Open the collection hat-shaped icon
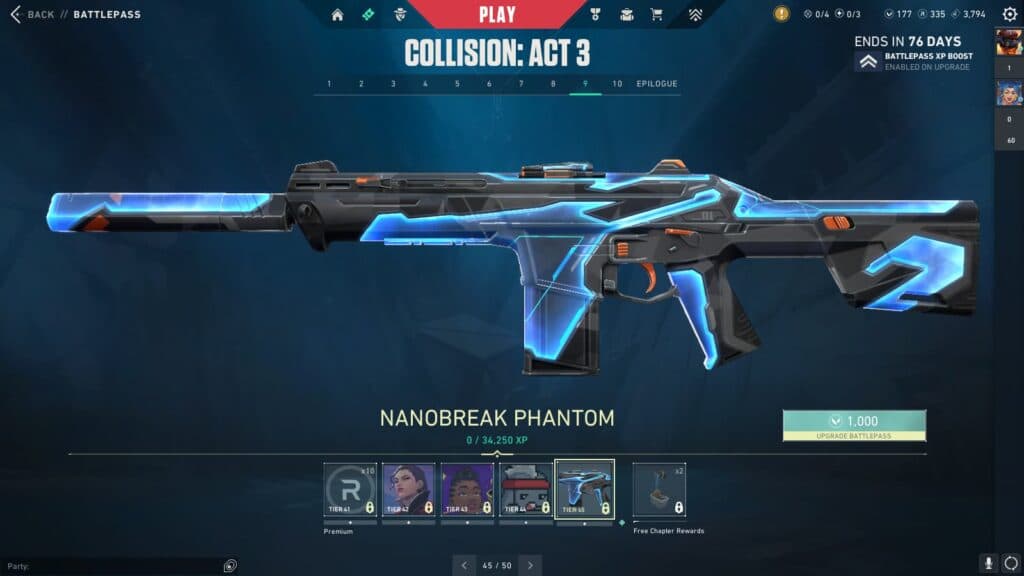The width and height of the screenshot is (1024, 576). point(627,15)
